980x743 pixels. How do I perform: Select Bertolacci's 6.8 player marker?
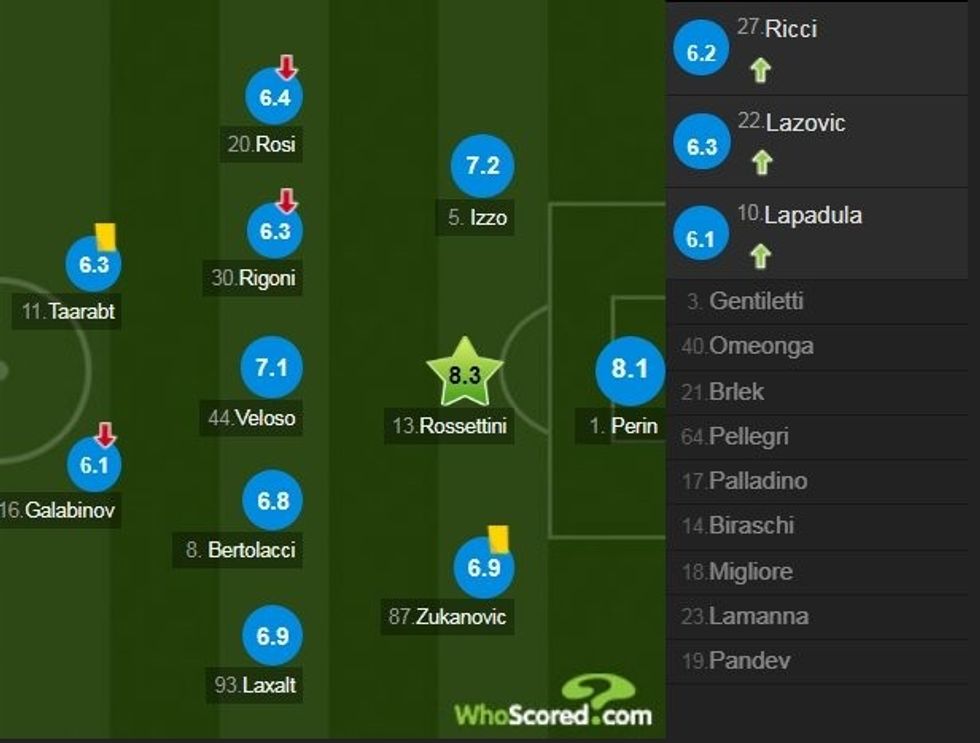(x=273, y=499)
